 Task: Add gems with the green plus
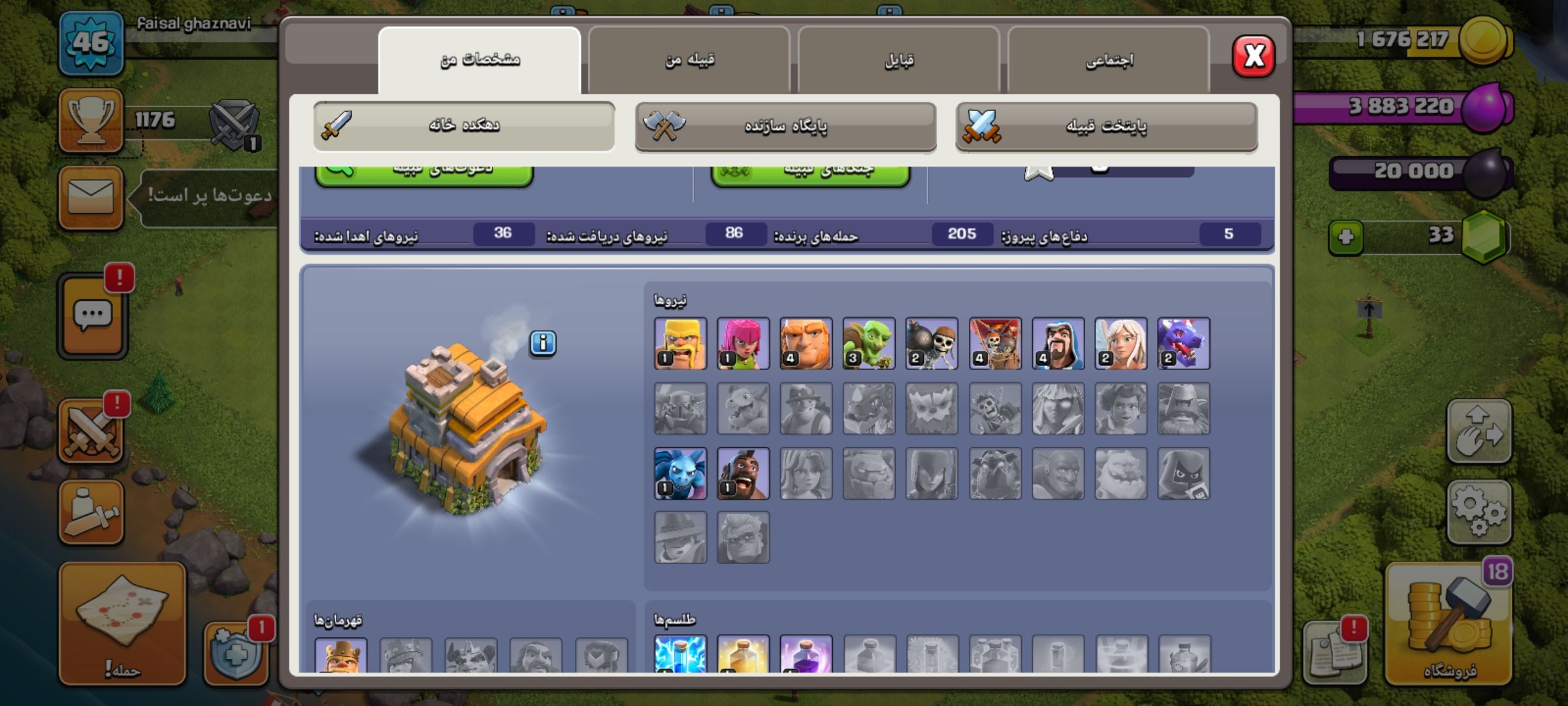[x=1346, y=237]
